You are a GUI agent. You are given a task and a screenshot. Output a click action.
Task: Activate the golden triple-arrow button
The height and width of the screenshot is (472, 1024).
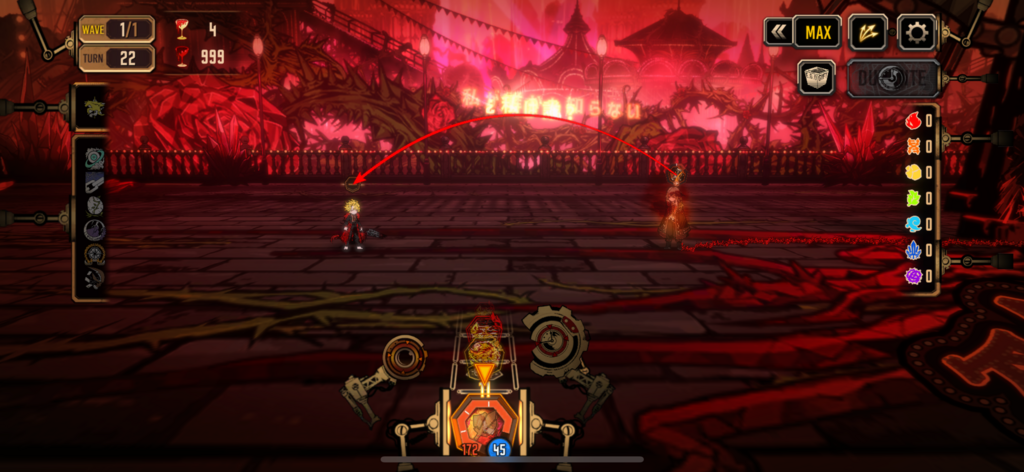[867, 32]
